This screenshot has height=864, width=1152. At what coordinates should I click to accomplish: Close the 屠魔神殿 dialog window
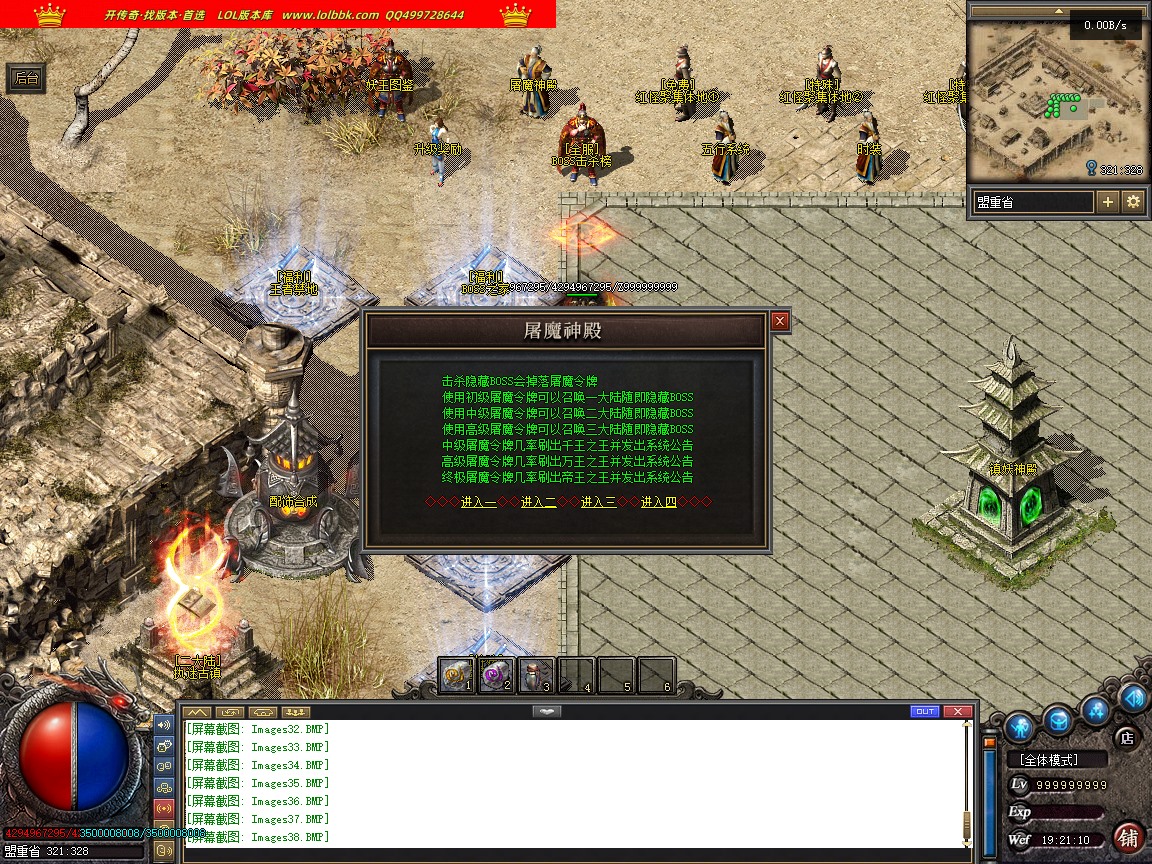click(780, 321)
